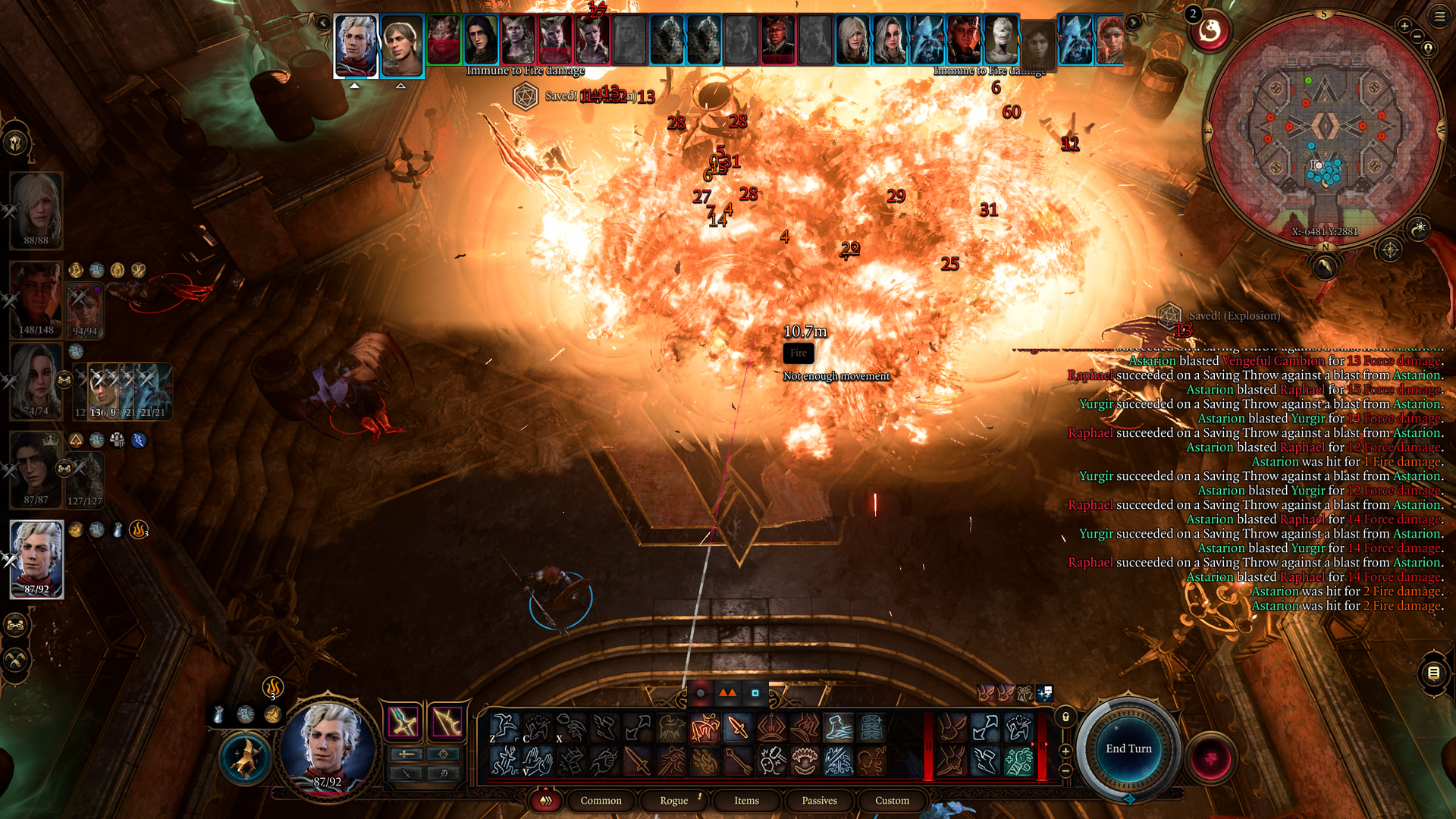Zoom in the minimap with plus button
This screenshot has height=819, width=1456.
point(1404,27)
